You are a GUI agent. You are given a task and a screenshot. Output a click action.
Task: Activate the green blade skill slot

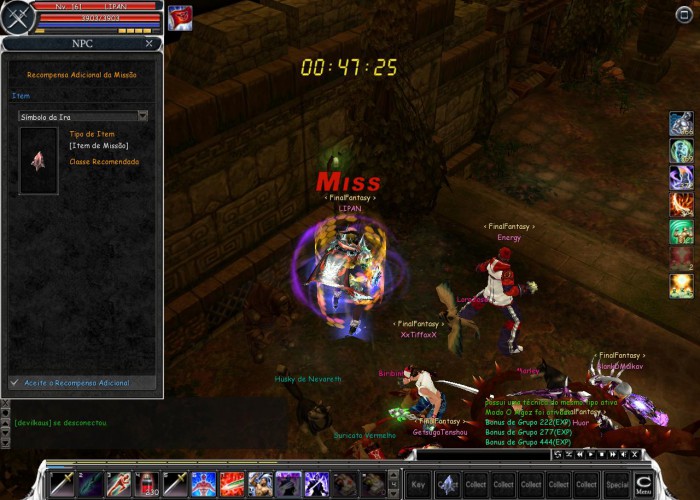pyautogui.click(x=91, y=484)
